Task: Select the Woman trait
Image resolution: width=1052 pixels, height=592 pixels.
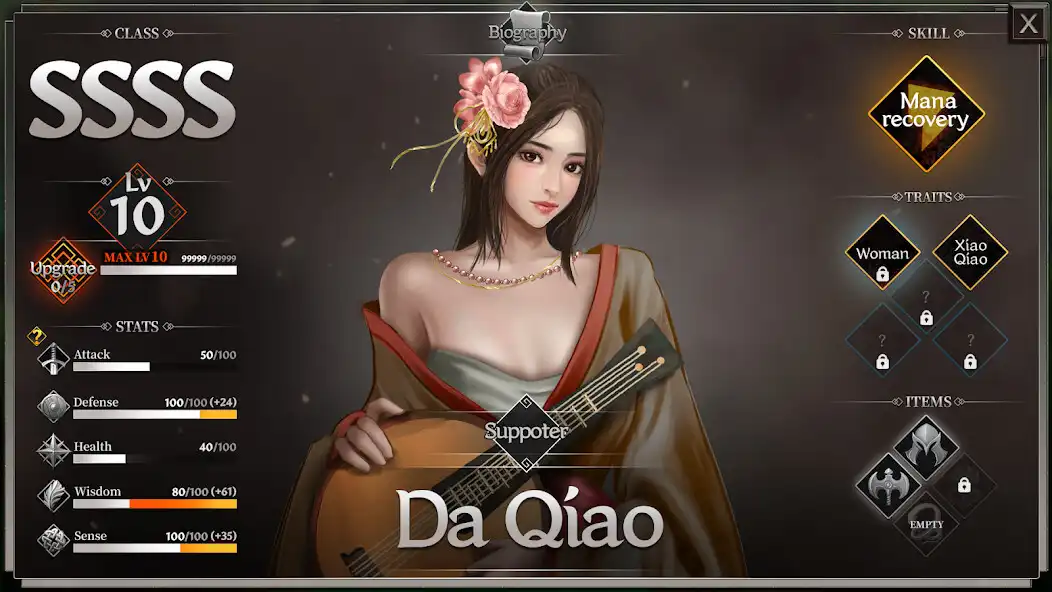Action: pos(882,254)
